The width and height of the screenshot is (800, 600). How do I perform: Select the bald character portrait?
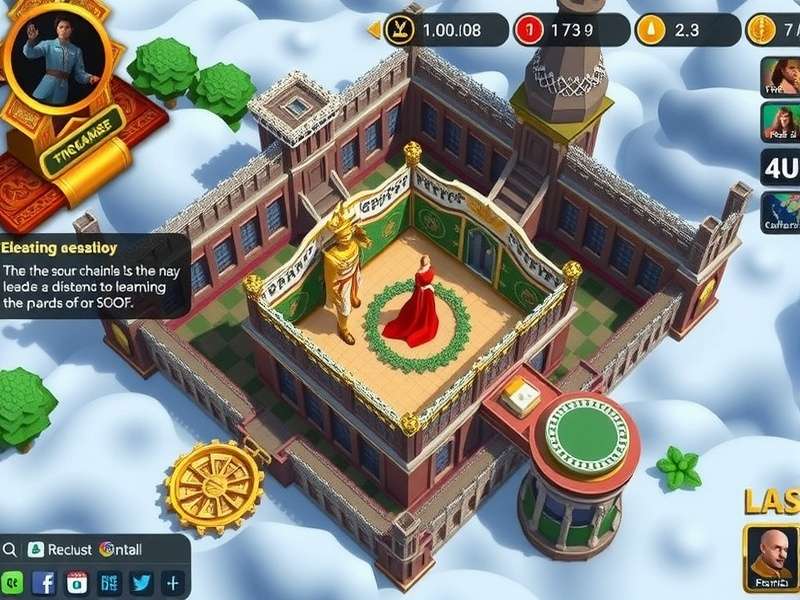(770, 555)
